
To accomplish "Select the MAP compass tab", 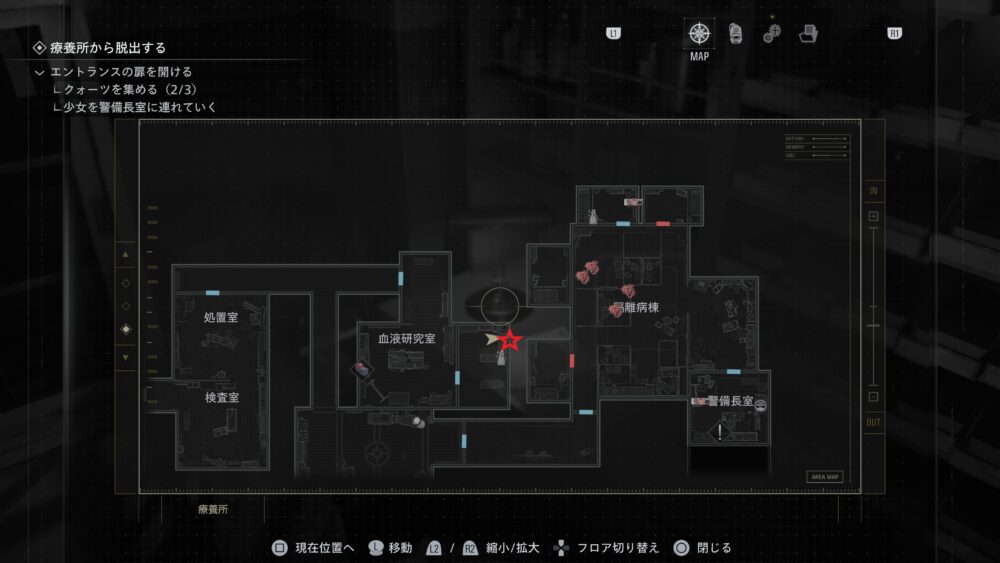I will tap(699, 33).
